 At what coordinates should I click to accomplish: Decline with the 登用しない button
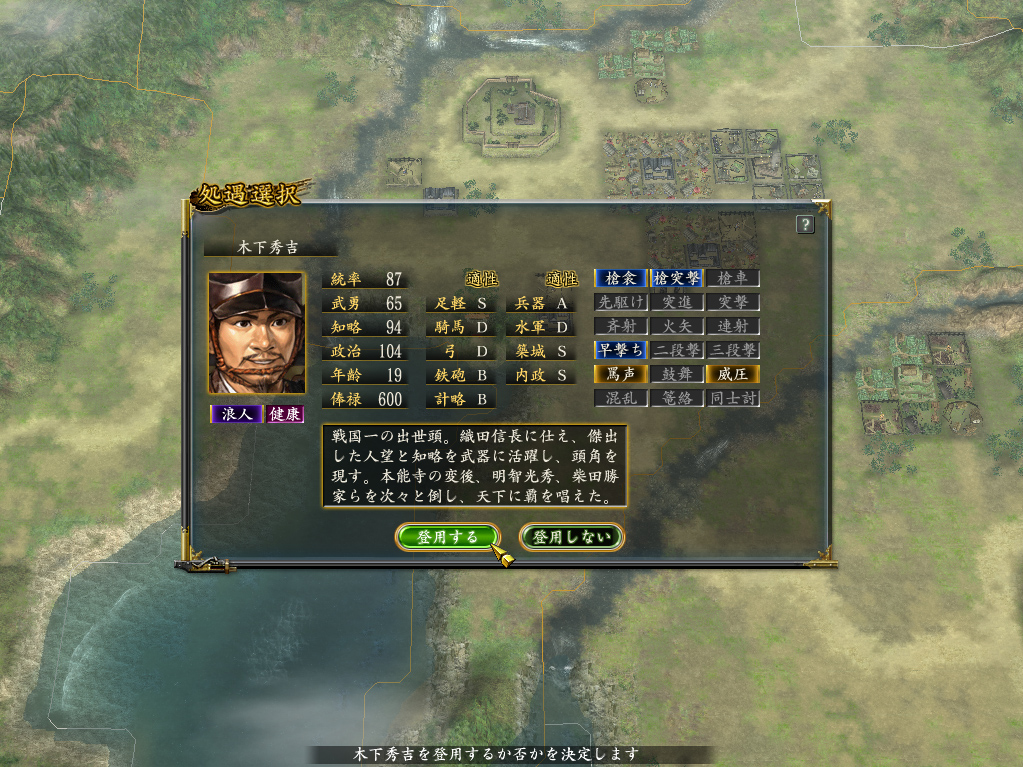pyautogui.click(x=572, y=537)
